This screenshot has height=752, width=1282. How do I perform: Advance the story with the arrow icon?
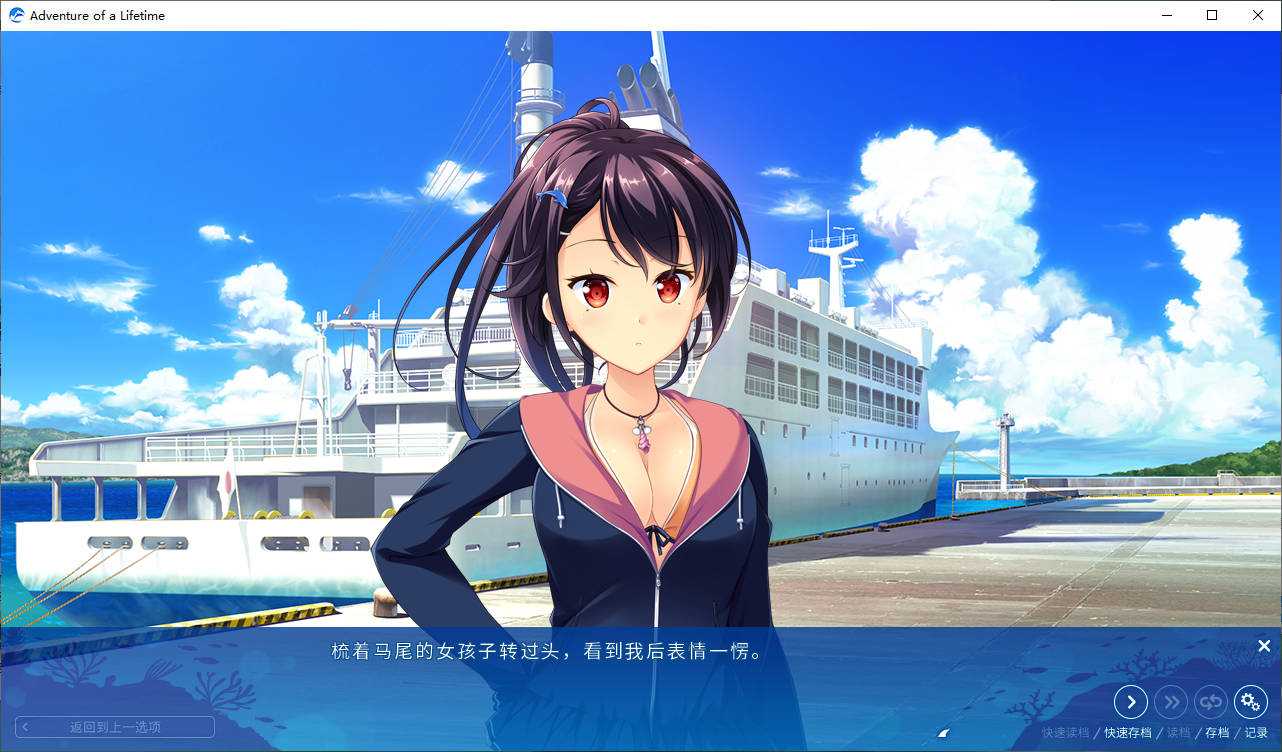click(1131, 702)
